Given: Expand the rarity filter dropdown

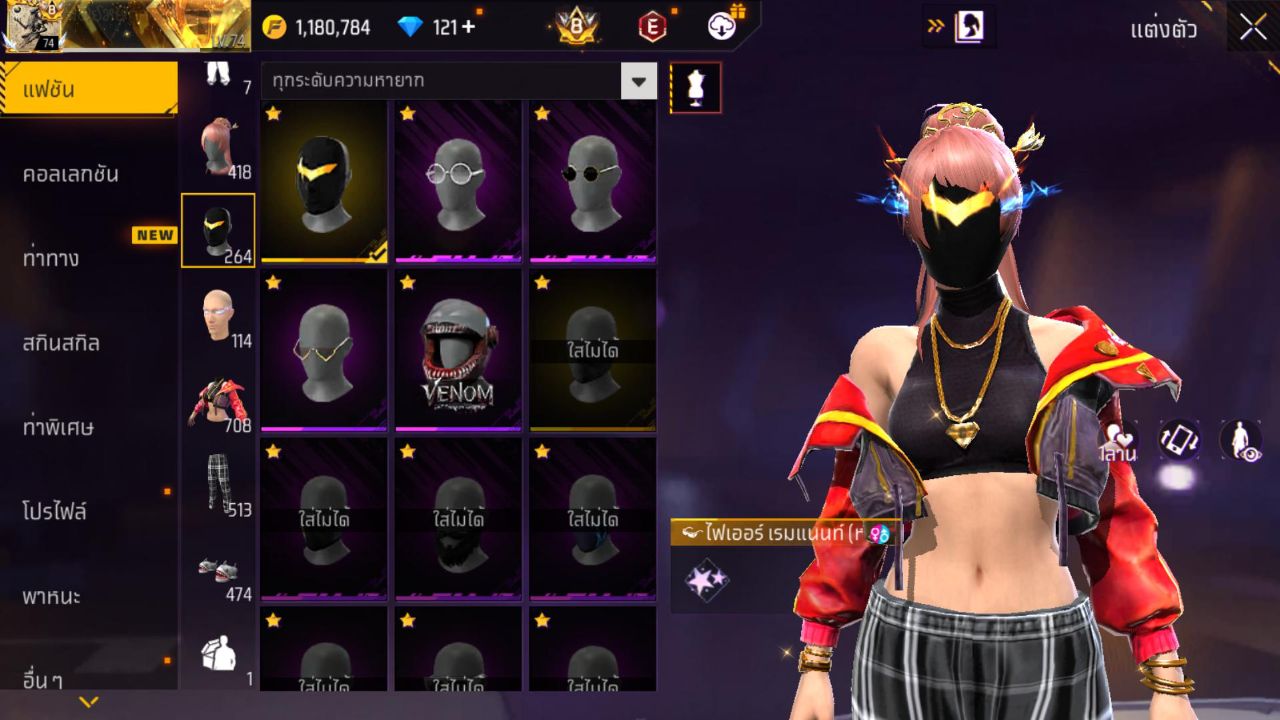Looking at the screenshot, I should click(x=637, y=82).
